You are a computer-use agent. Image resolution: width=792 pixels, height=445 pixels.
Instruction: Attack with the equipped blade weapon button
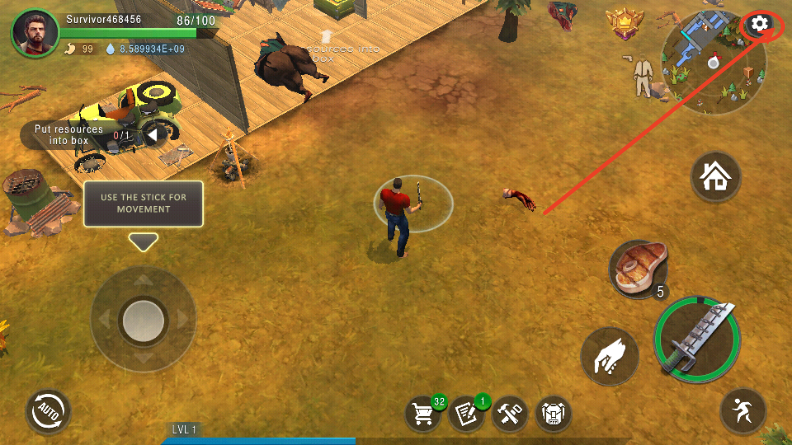(x=697, y=340)
